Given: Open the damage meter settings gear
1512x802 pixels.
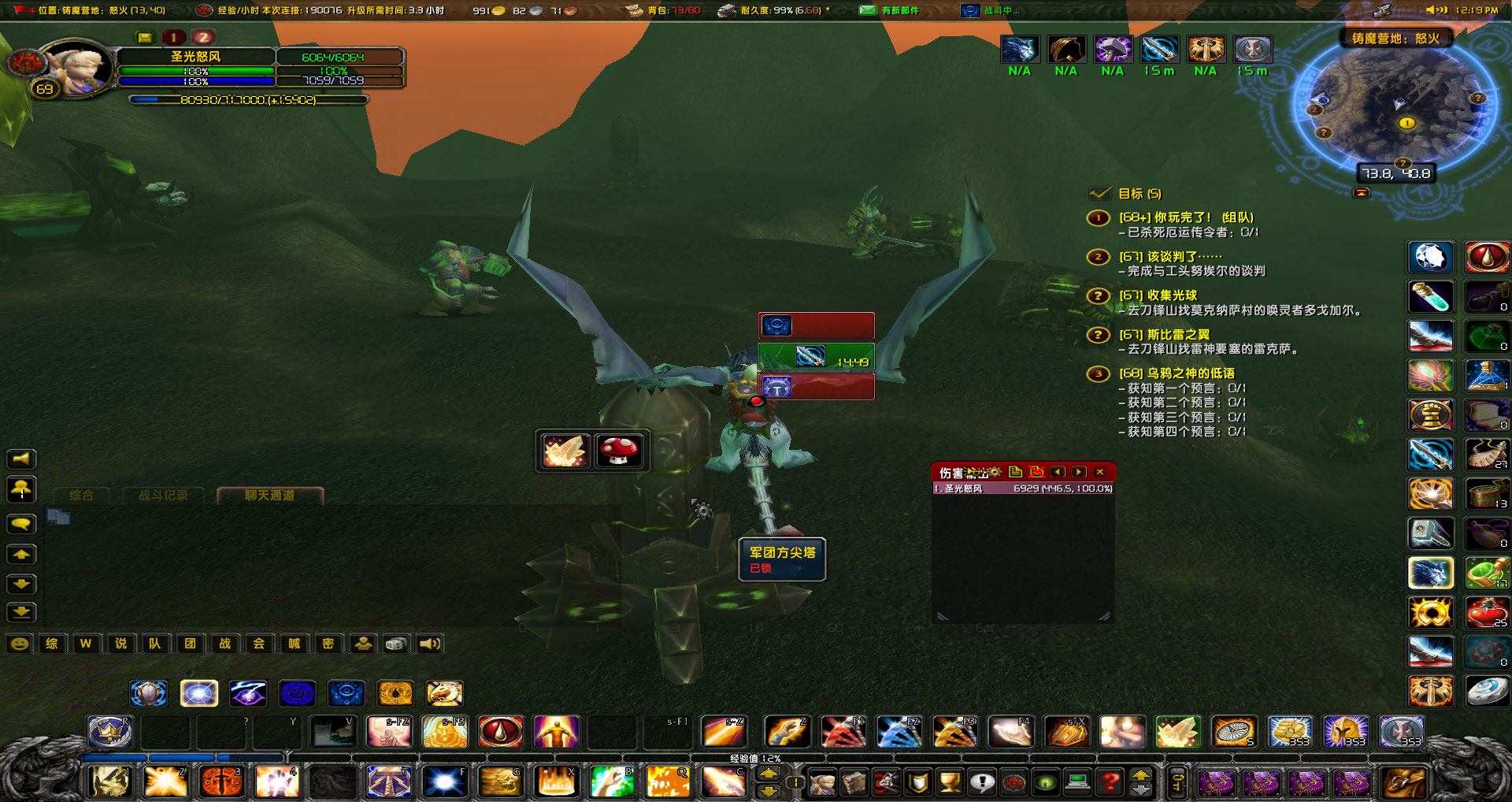Looking at the screenshot, I should point(995,472).
